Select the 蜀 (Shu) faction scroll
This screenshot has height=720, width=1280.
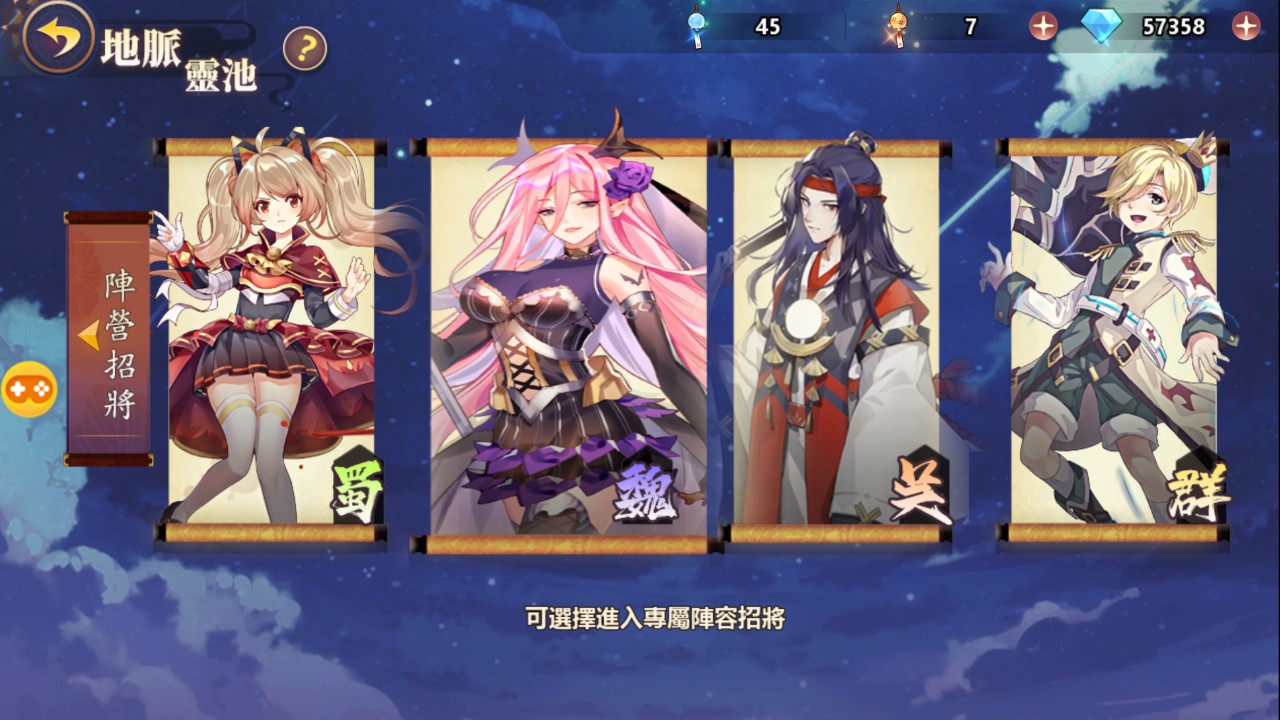tap(271, 338)
